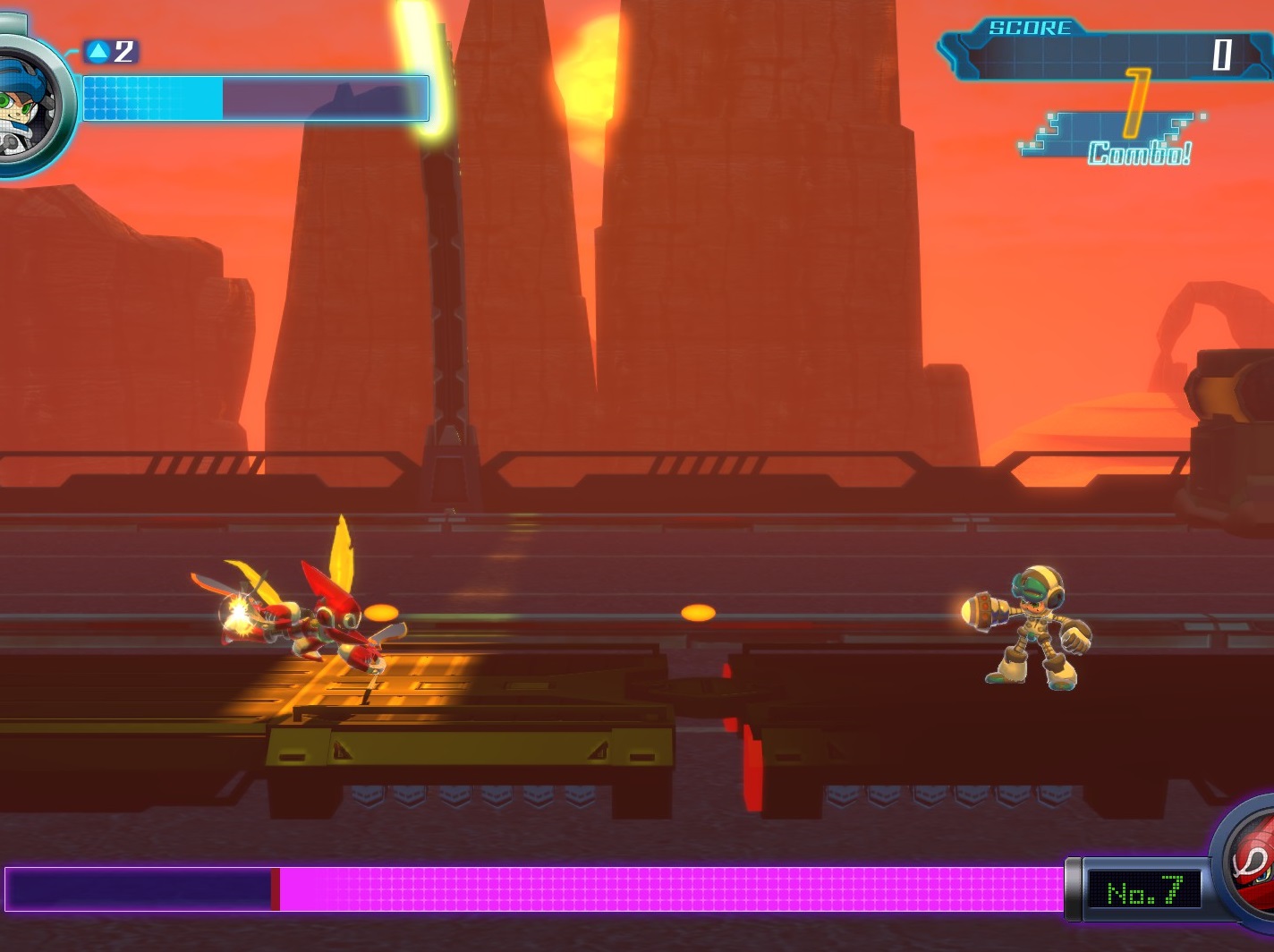Click the green 'No. 7' LED display
This screenshot has width=1274, height=952.
[1145, 888]
